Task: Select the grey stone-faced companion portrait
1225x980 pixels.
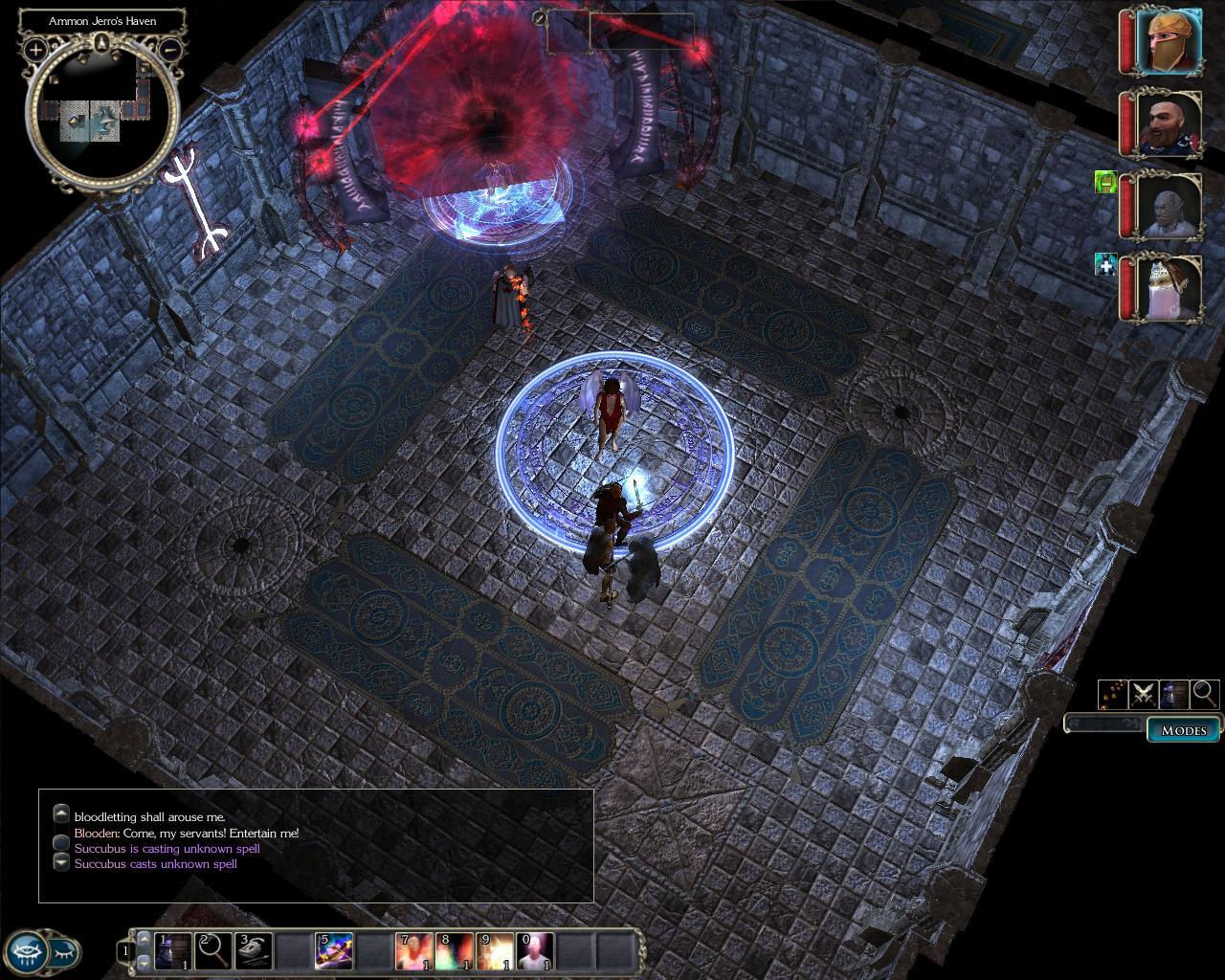Action: pos(1169,206)
